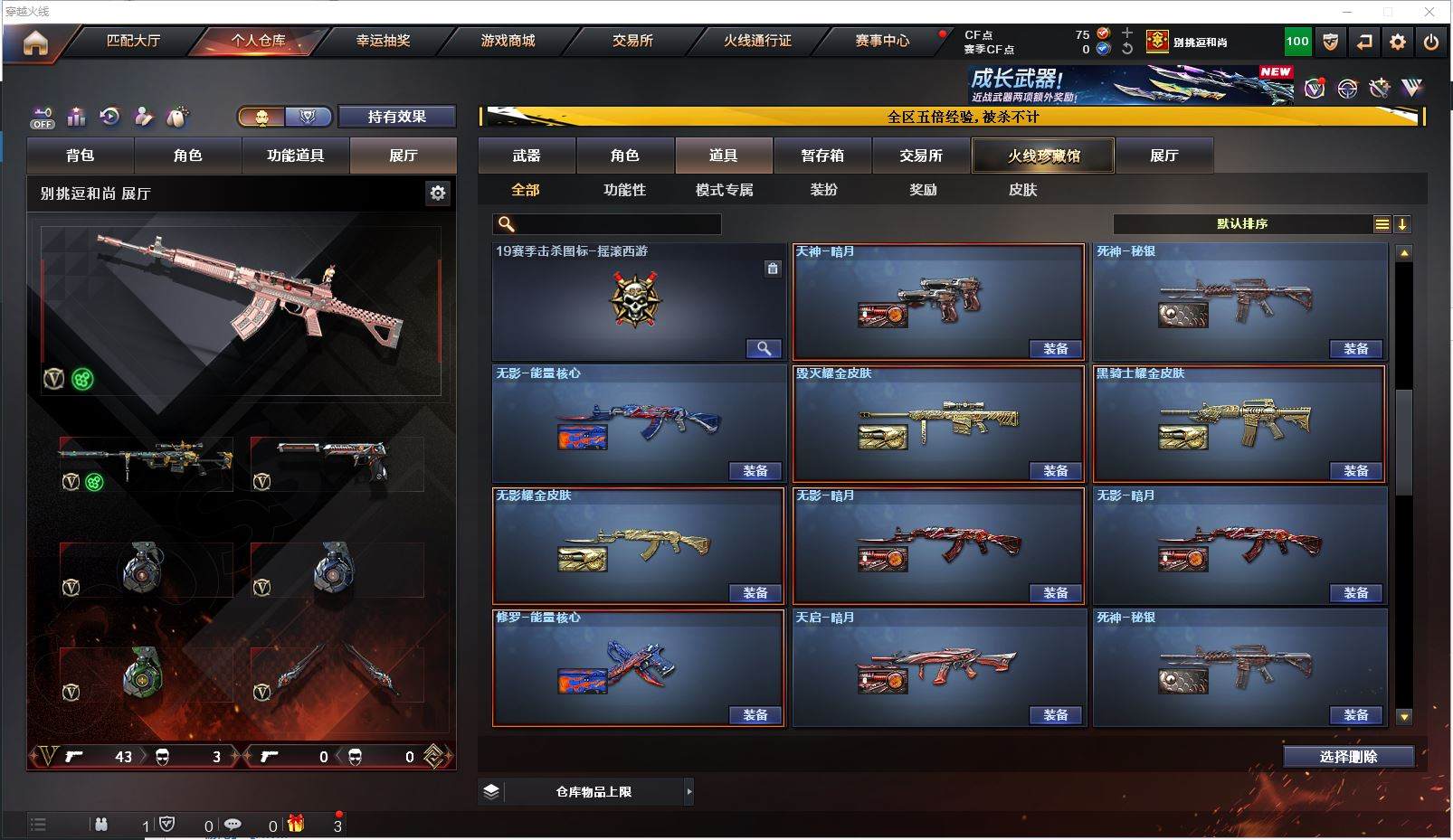Equip the 天神-暗月 pistol
The image size is (1453, 840).
1056,349
